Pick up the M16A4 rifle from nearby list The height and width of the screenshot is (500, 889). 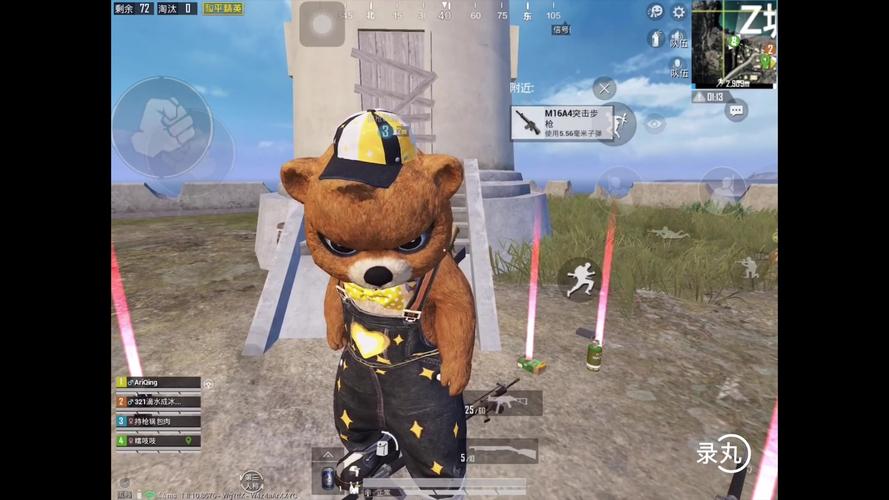(562, 123)
